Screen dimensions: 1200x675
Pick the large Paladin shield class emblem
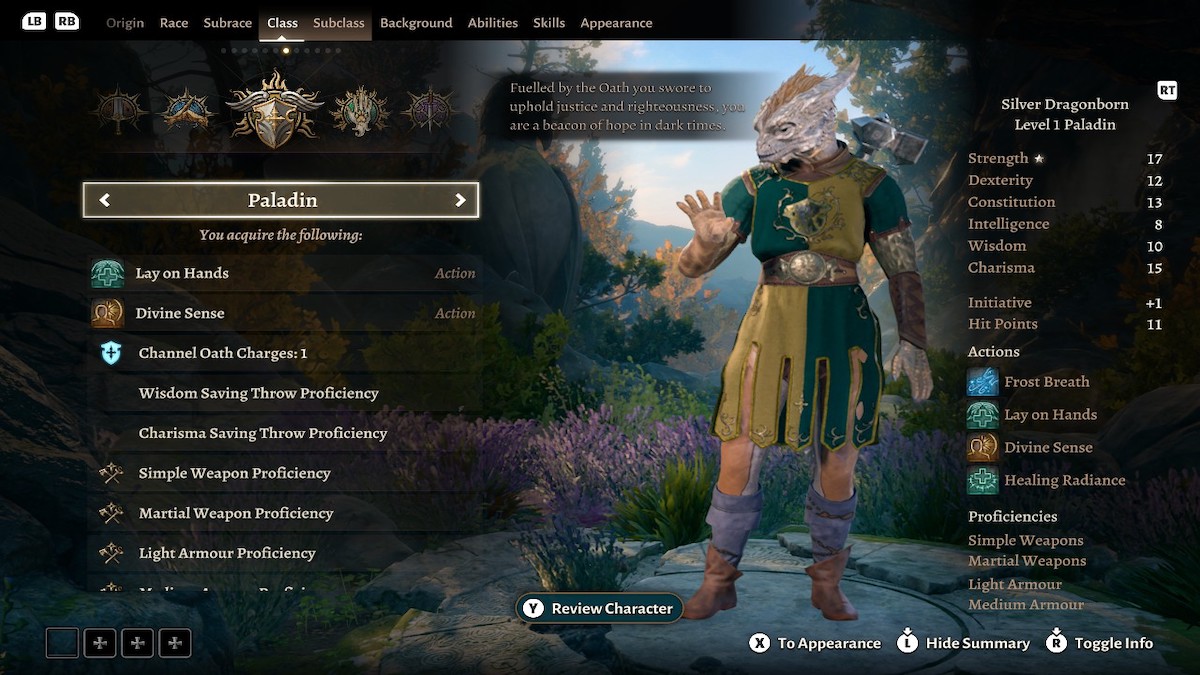point(274,110)
